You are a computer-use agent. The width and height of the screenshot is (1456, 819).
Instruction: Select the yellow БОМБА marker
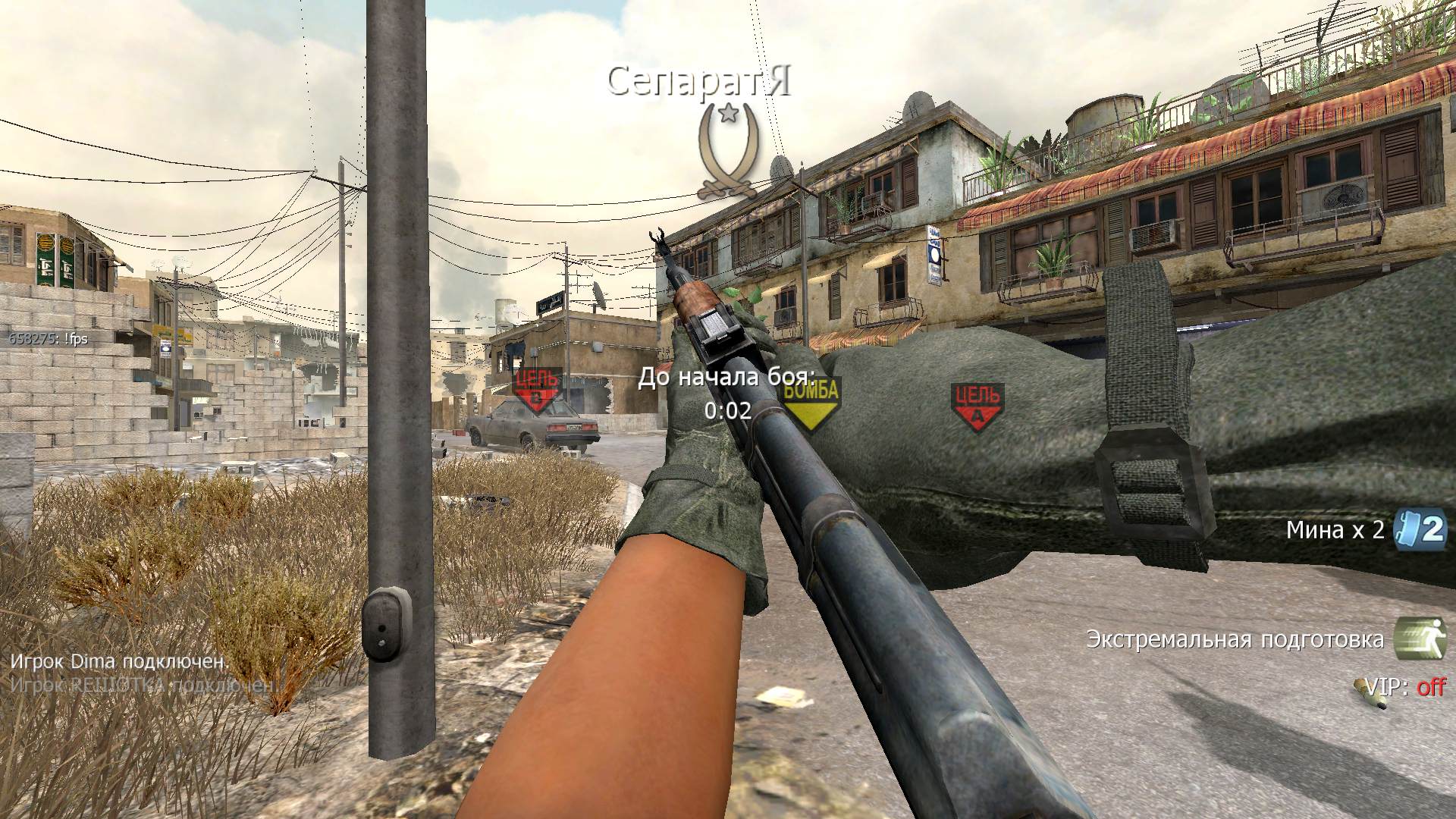[x=811, y=402]
